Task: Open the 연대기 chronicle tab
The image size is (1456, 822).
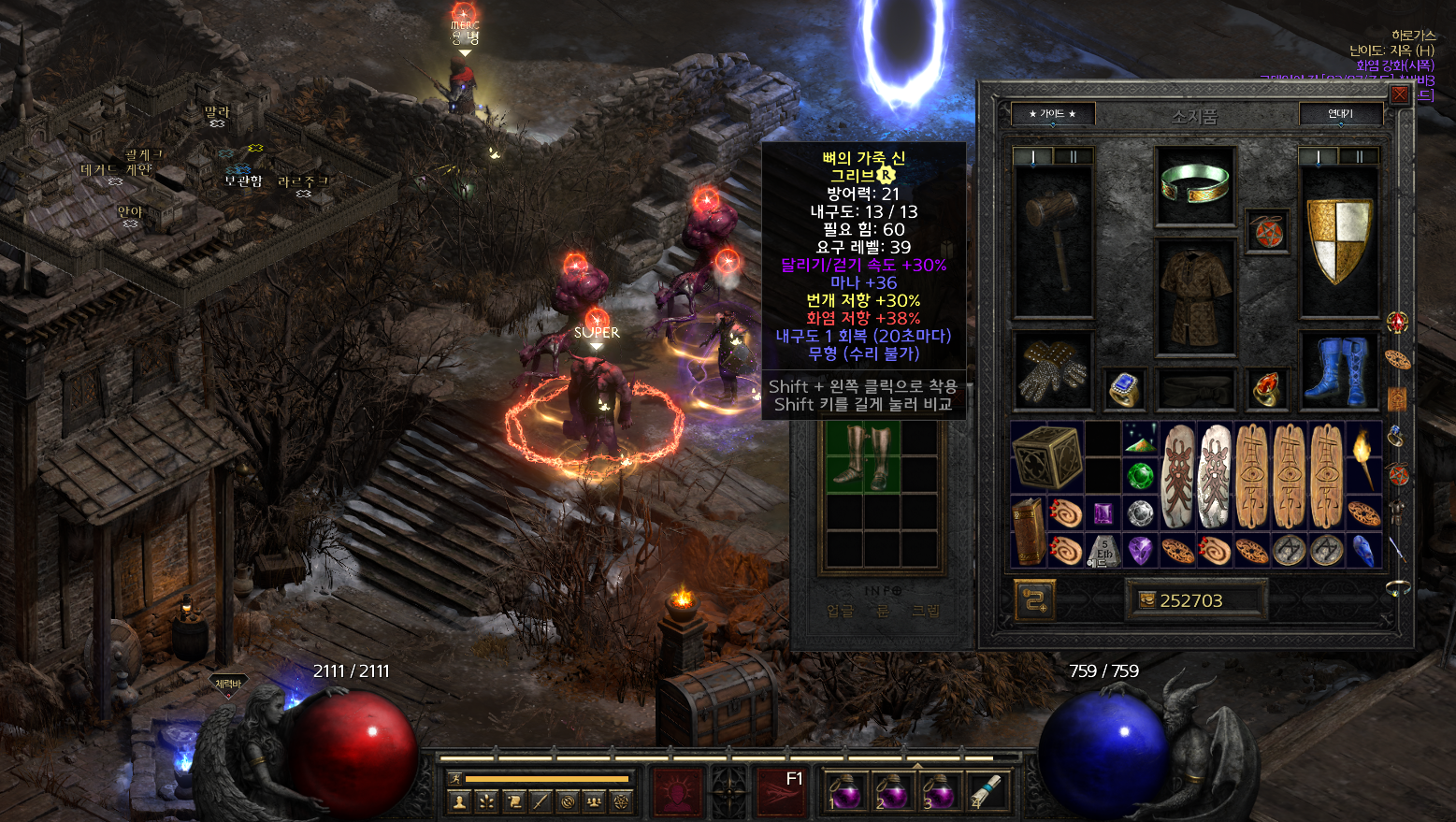Action: click(1340, 114)
